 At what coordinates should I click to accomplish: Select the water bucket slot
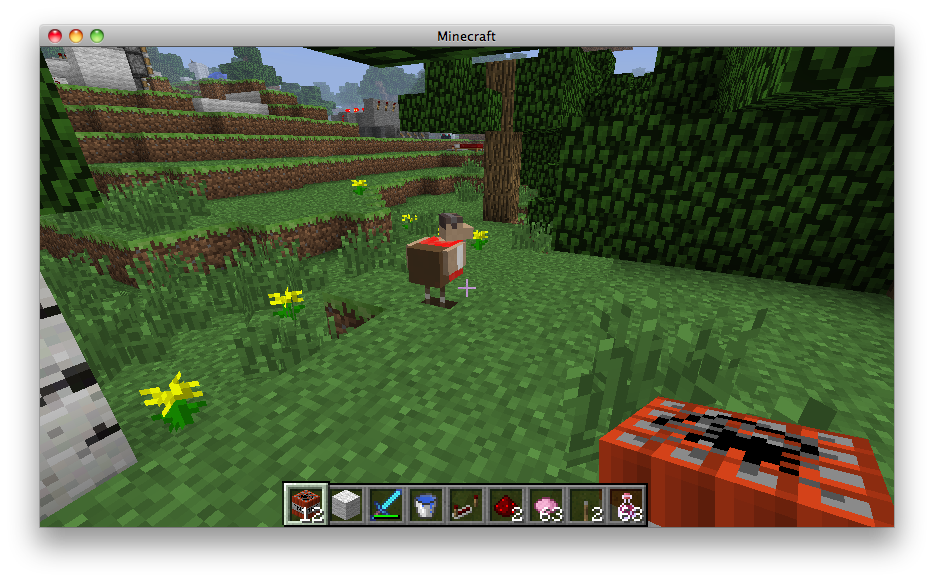point(425,505)
